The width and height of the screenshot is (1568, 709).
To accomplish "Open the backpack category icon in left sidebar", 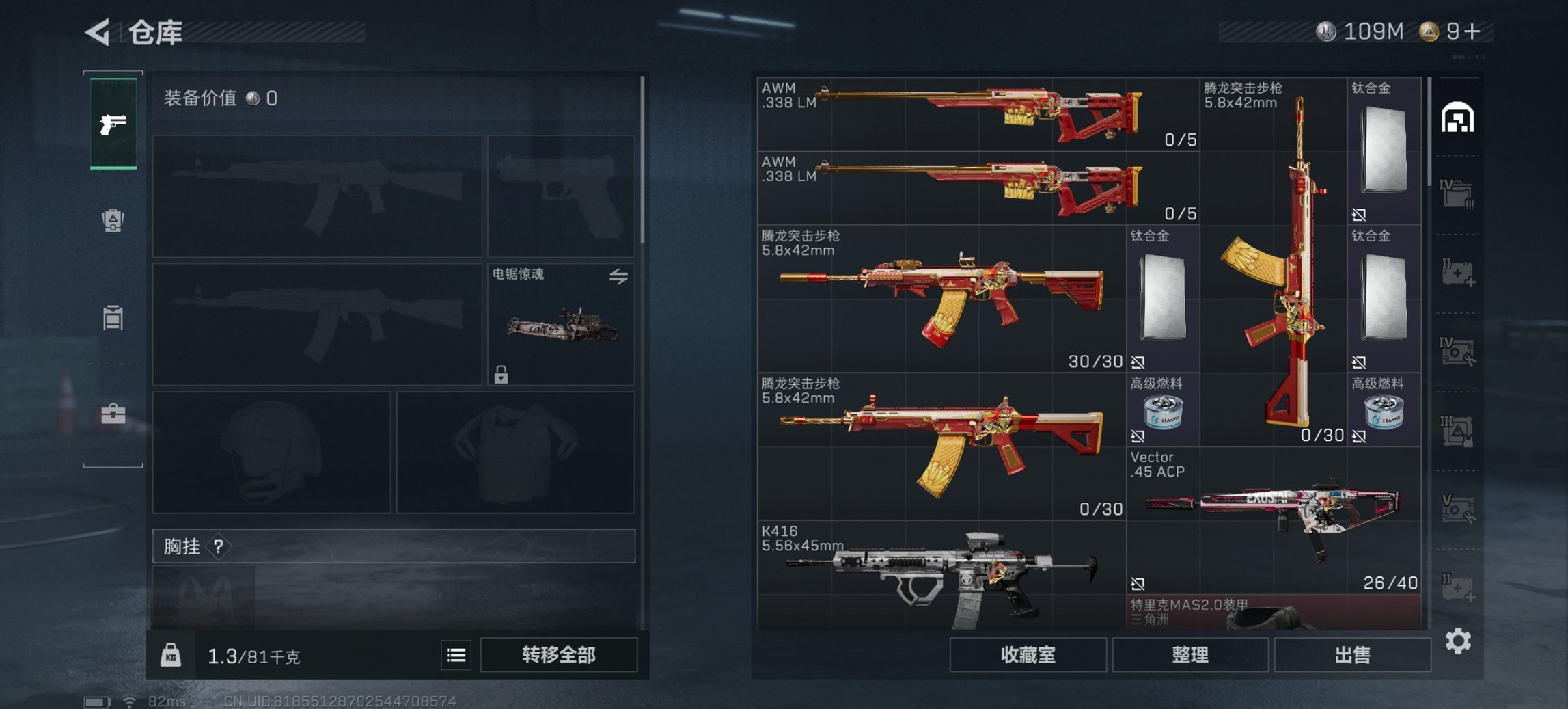I will pyautogui.click(x=113, y=220).
